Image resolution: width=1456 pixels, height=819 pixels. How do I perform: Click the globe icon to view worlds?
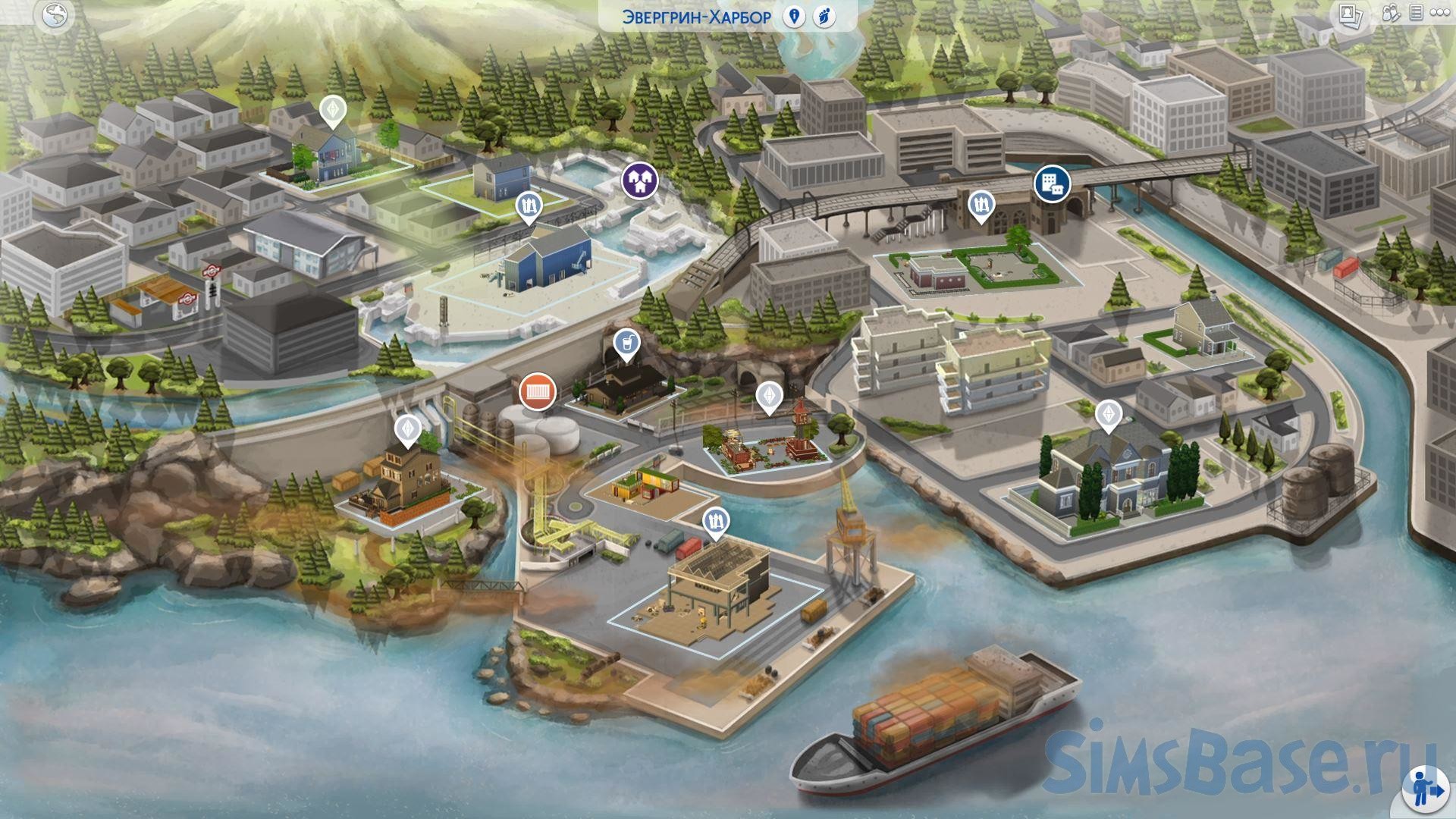coord(54,15)
